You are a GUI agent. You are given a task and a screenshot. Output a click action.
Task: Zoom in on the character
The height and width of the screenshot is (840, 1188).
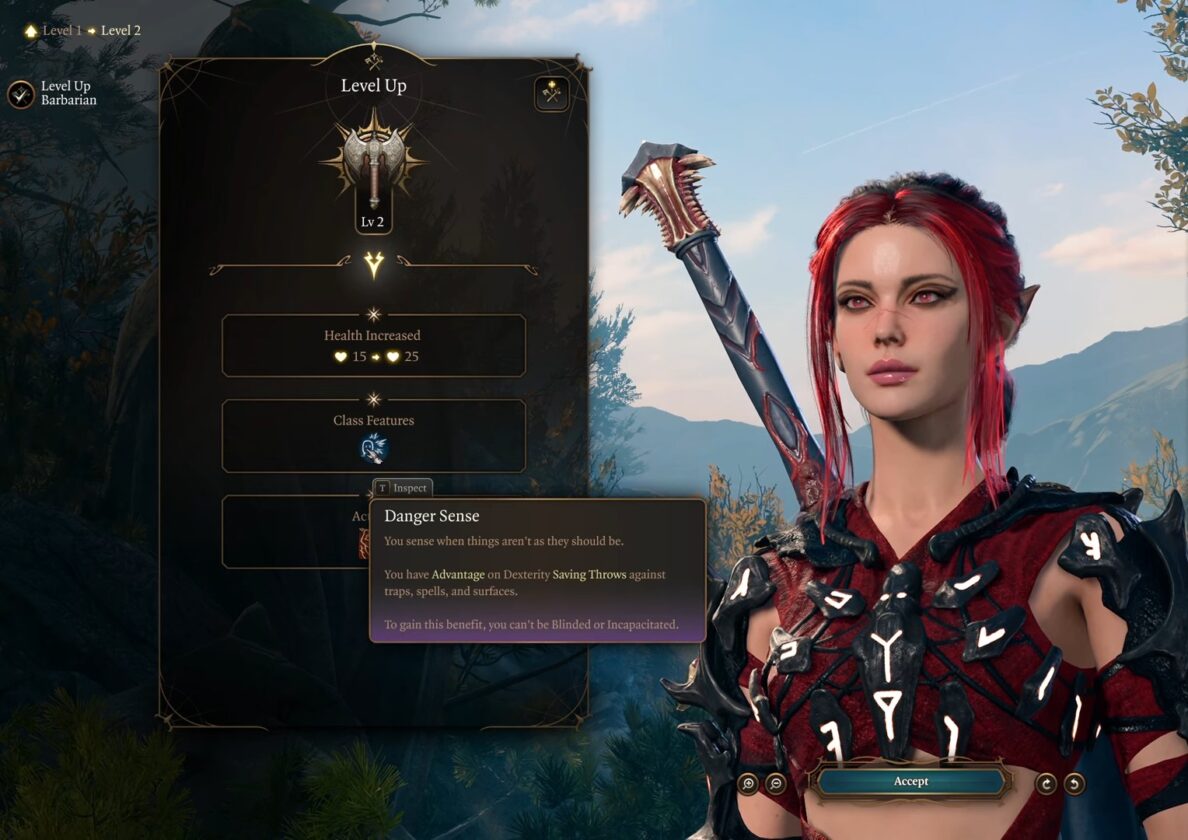748,783
